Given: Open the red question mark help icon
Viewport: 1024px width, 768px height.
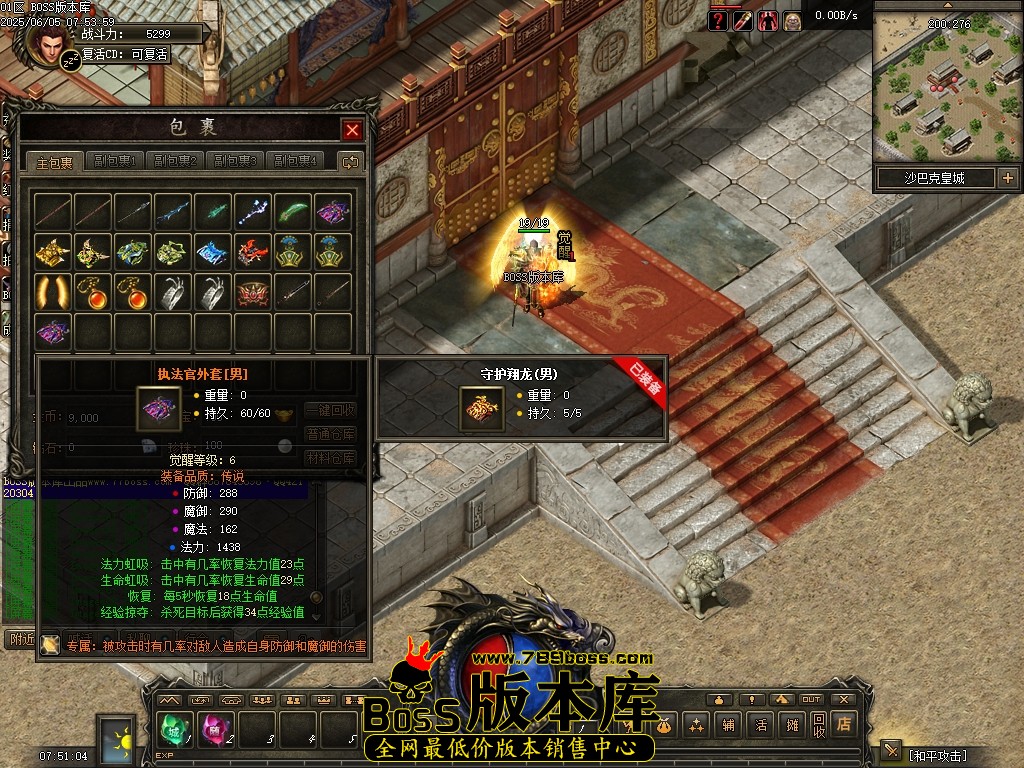Looking at the screenshot, I should click(718, 20).
